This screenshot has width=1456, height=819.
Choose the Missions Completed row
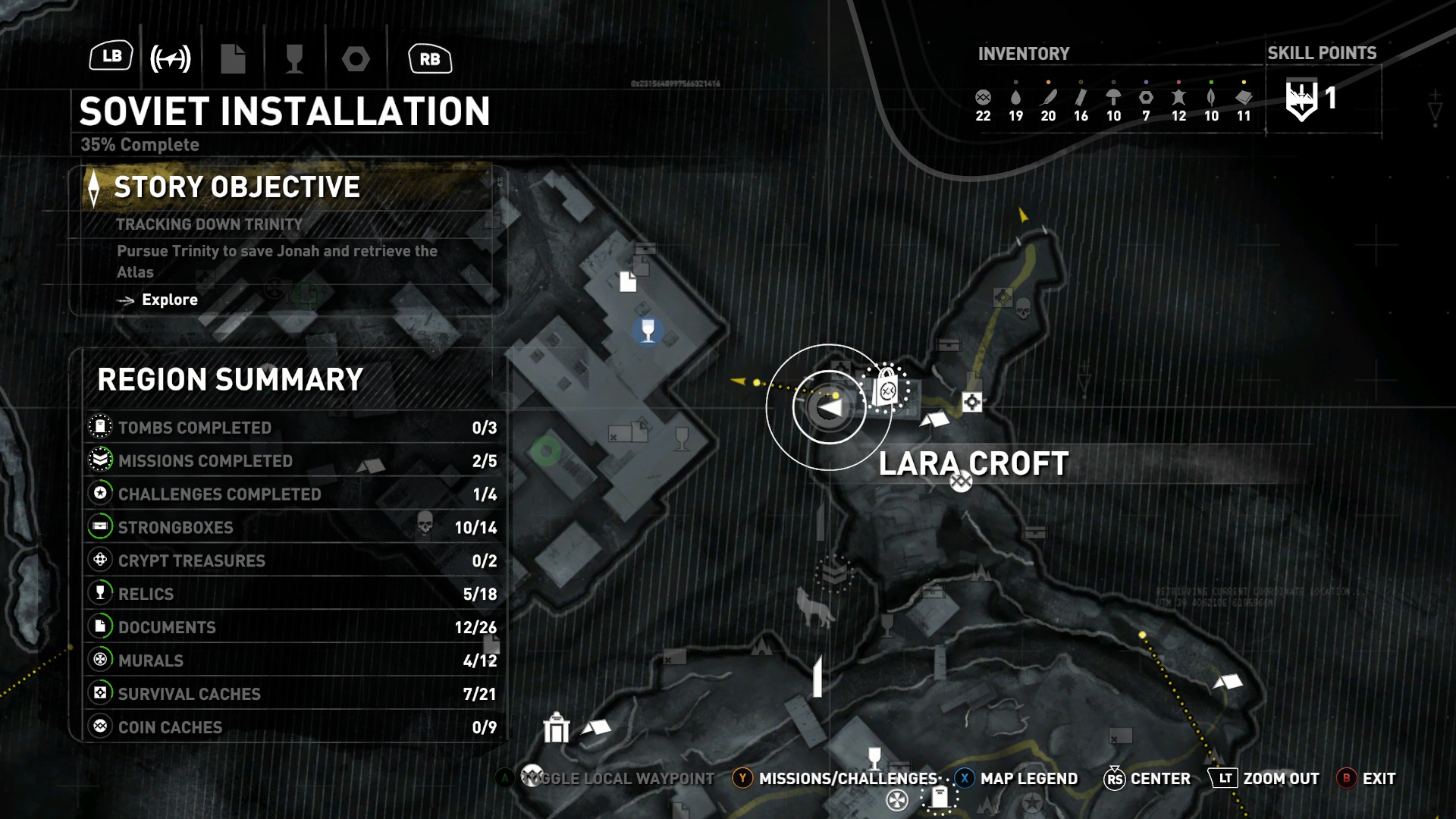[292, 461]
